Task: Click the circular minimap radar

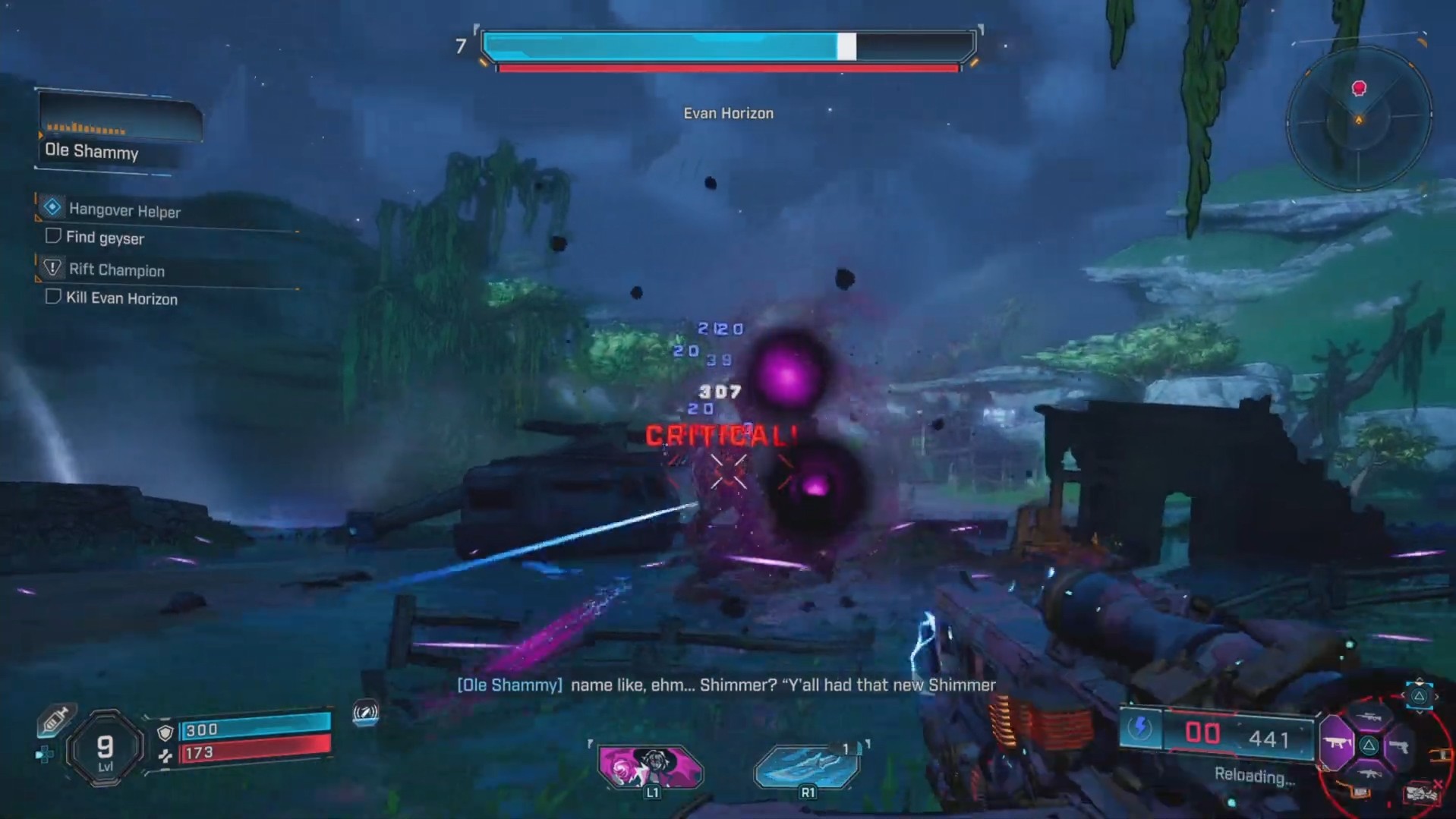Action: tap(1358, 119)
